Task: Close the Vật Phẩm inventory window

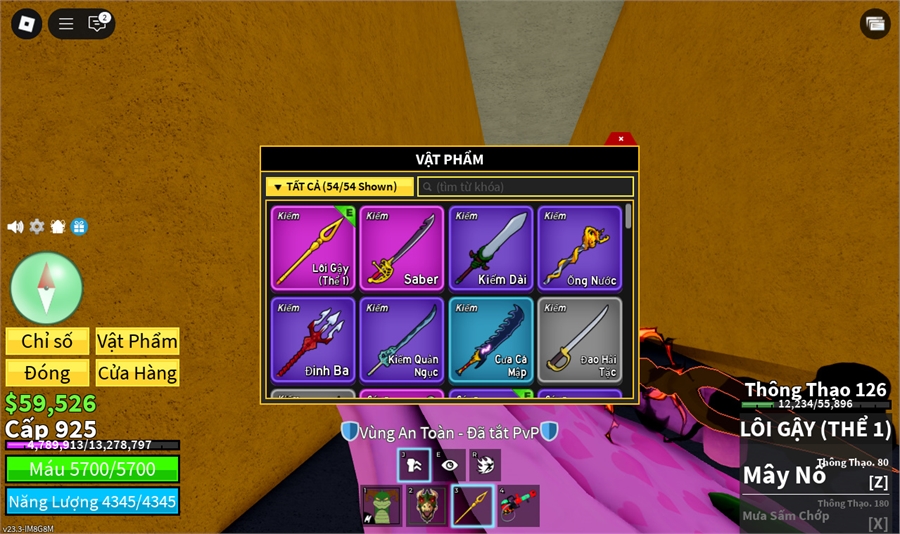Action: 621,139
